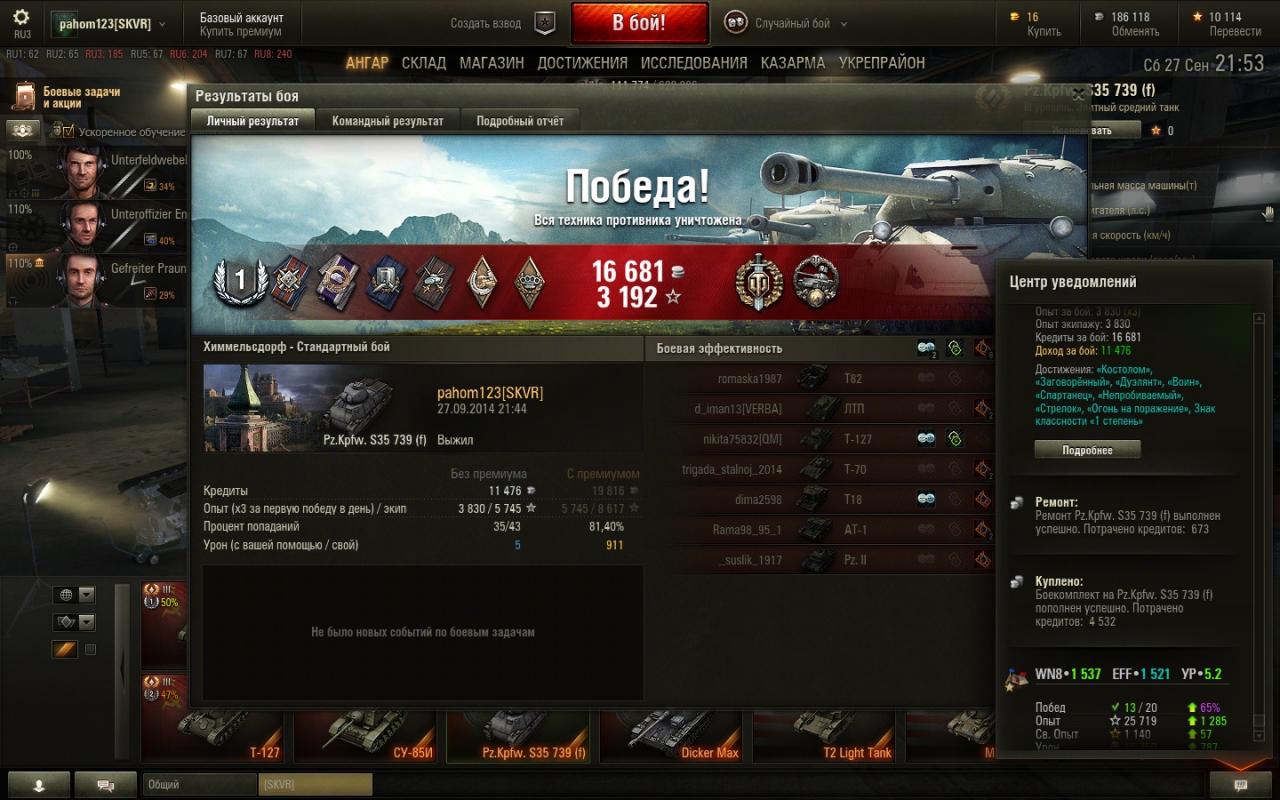
Task: Toggle the Ускоренное обучение checkbox
Action: tap(69, 131)
